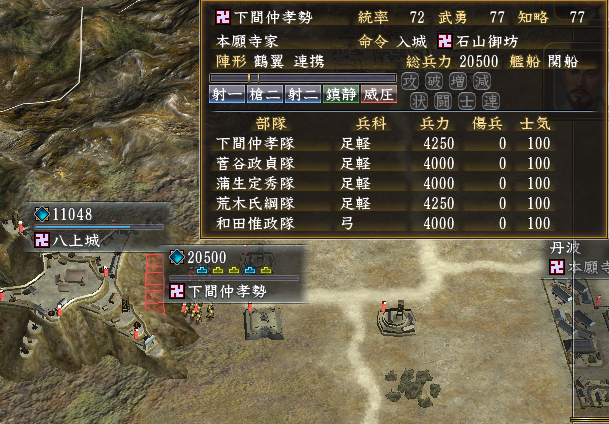The height and width of the screenshot is (424, 609).
Task: Click the 八上城 castle label
Action: 82,240
